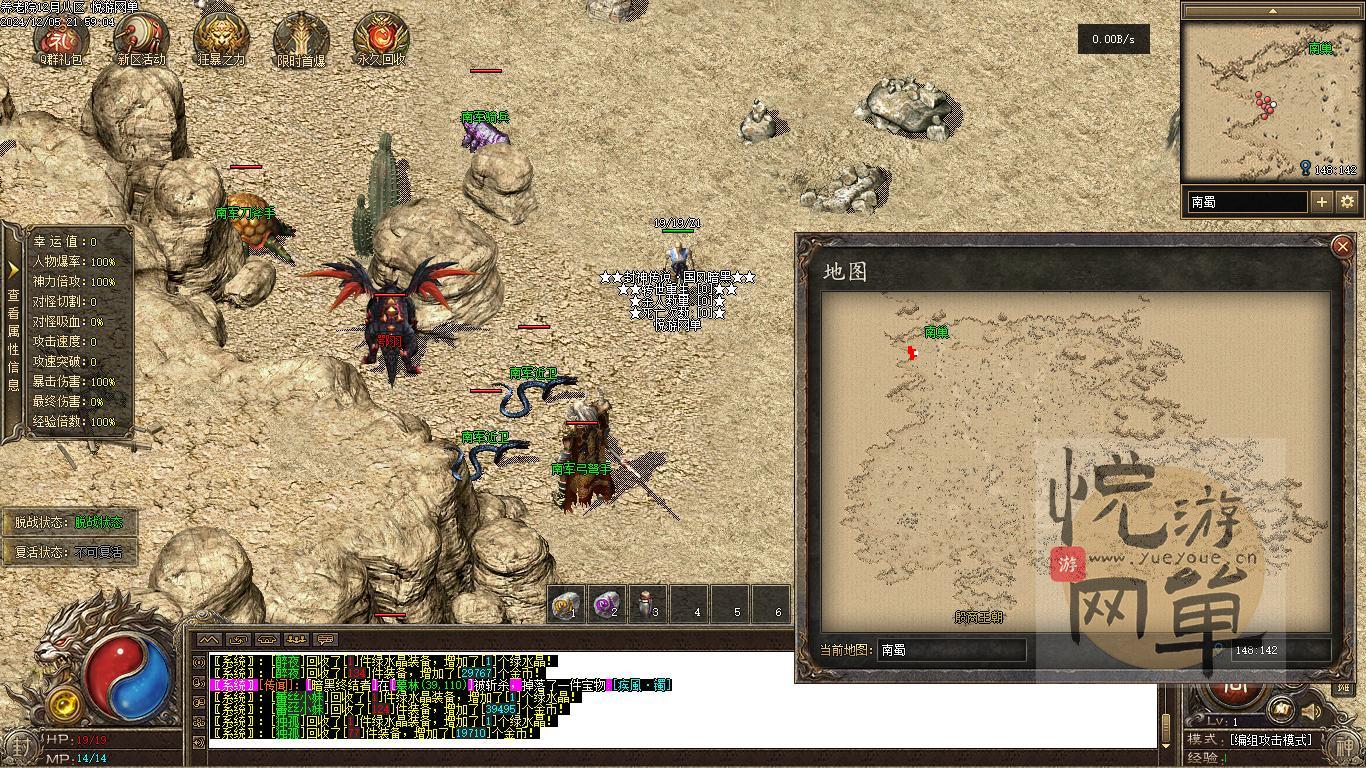Click the 朝商王朝 label on the large map
Image resolution: width=1366 pixels, height=768 pixels.
pos(978,618)
